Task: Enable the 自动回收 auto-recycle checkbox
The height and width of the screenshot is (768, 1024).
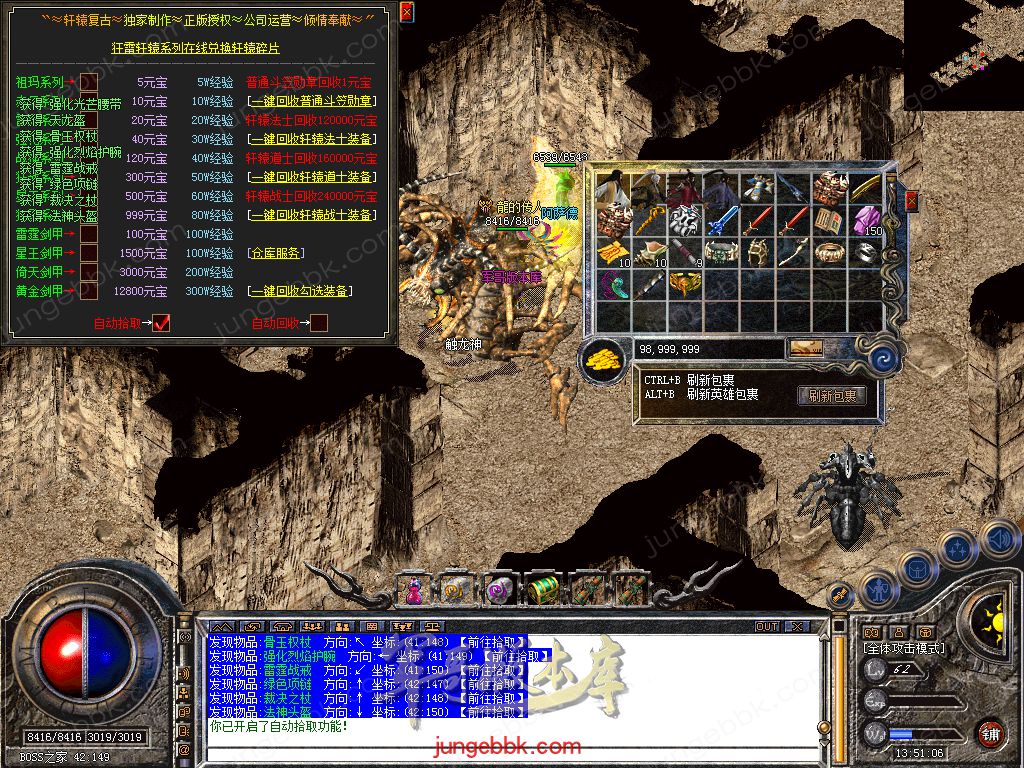Action: pos(319,323)
